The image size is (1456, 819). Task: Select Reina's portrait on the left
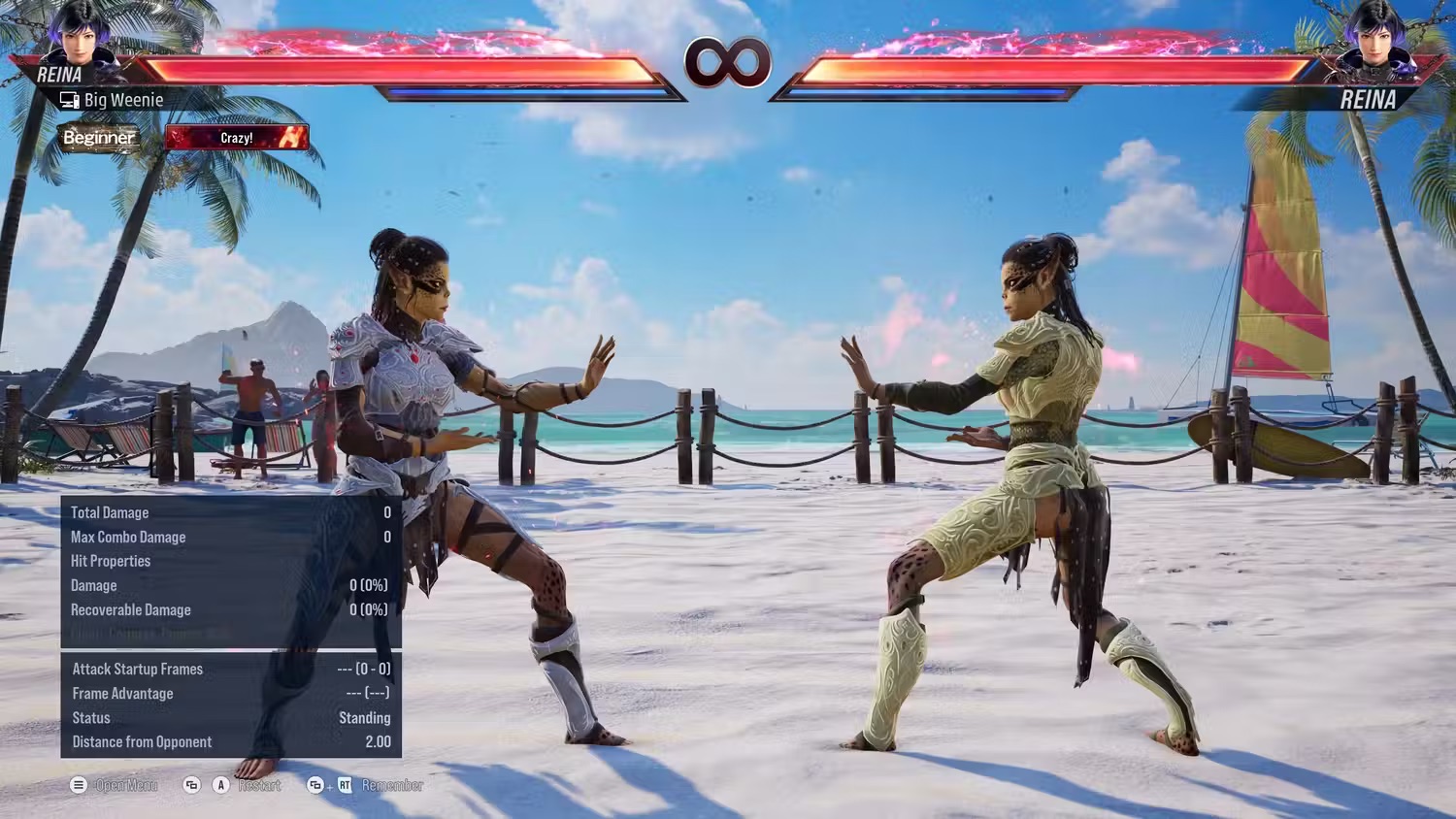tap(81, 39)
